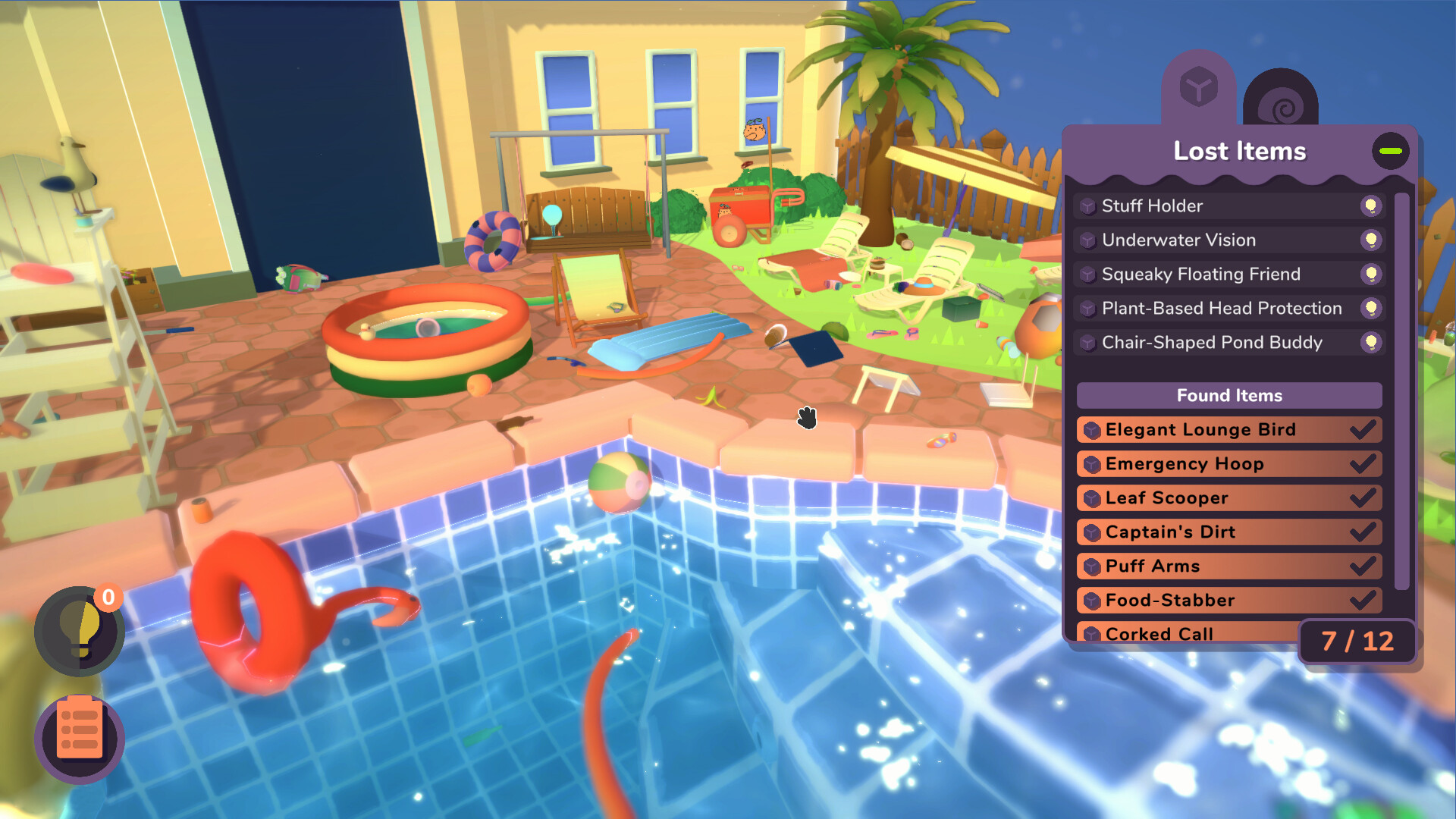The width and height of the screenshot is (1456, 819).
Task: Click the Found Items section header
Action: [1229, 395]
